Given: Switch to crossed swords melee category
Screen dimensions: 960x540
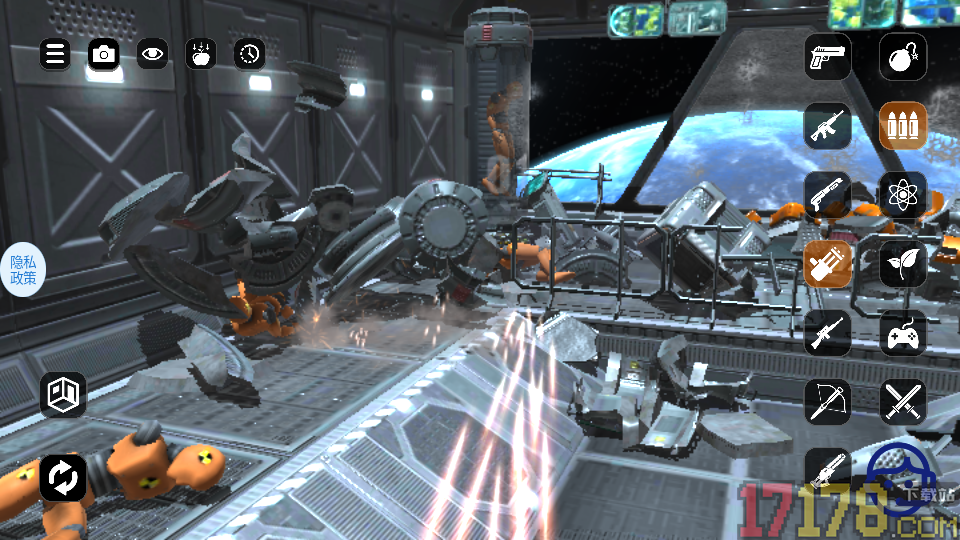Looking at the screenshot, I should (x=903, y=401).
